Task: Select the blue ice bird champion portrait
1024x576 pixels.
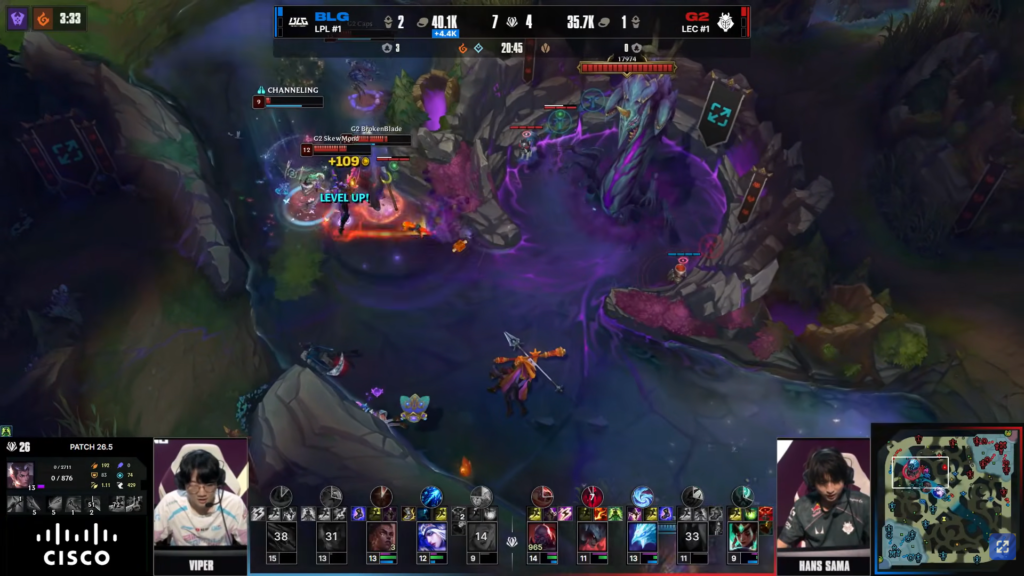Action: [x=642, y=537]
